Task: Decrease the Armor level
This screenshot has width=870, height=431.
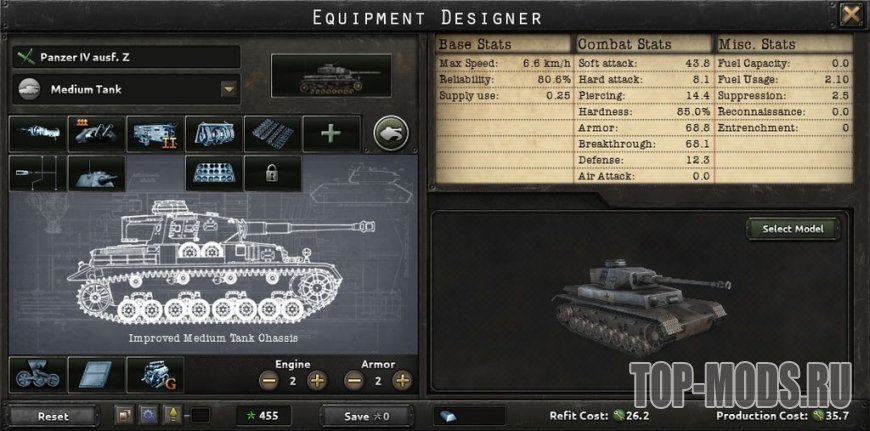Action: (x=353, y=380)
